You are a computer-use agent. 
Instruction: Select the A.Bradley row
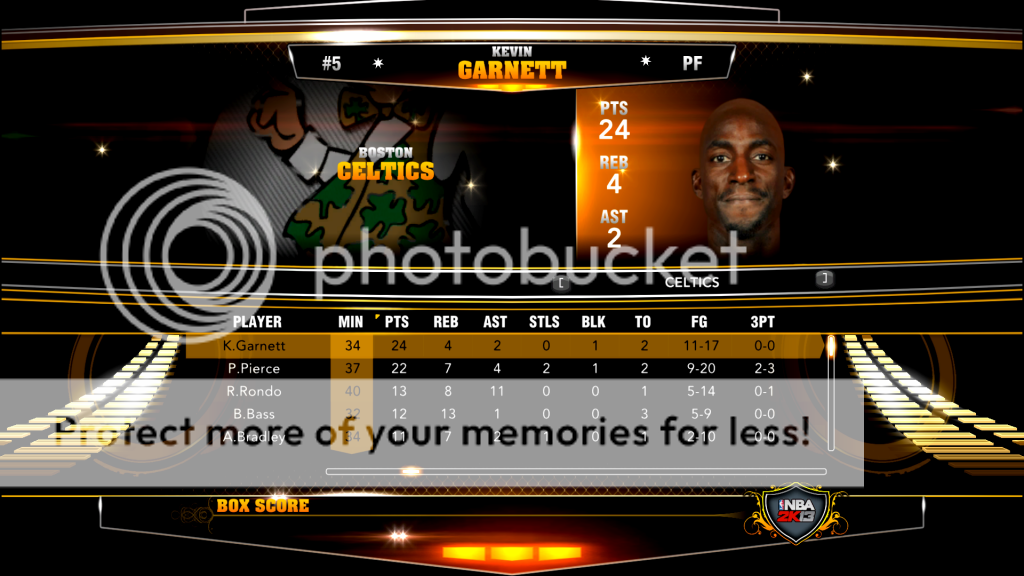coord(255,436)
